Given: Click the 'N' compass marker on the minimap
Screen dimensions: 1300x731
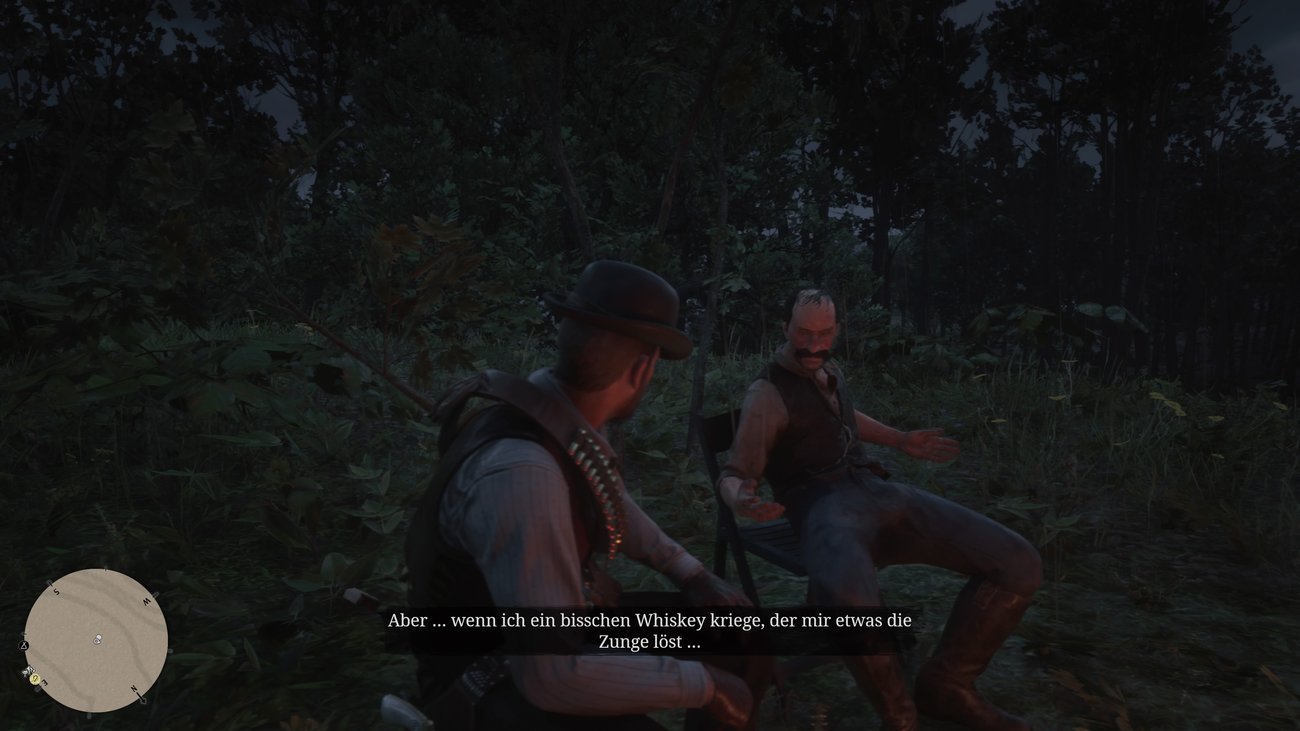Looking at the screenshot, I should [x=134, y=688].
